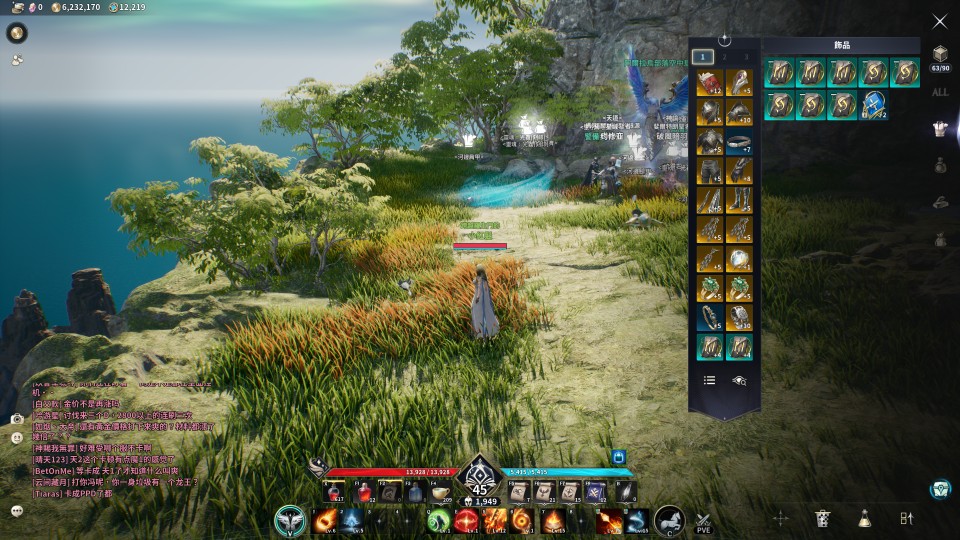
Task: Activate the fireball skill on key 1
Action: pos(324,521)
